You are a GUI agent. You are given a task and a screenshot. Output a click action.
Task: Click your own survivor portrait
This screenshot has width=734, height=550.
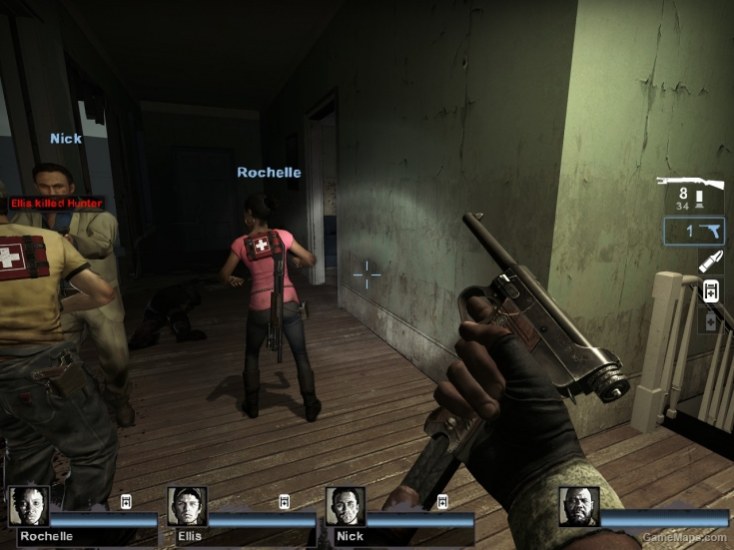tap(579, 507)
